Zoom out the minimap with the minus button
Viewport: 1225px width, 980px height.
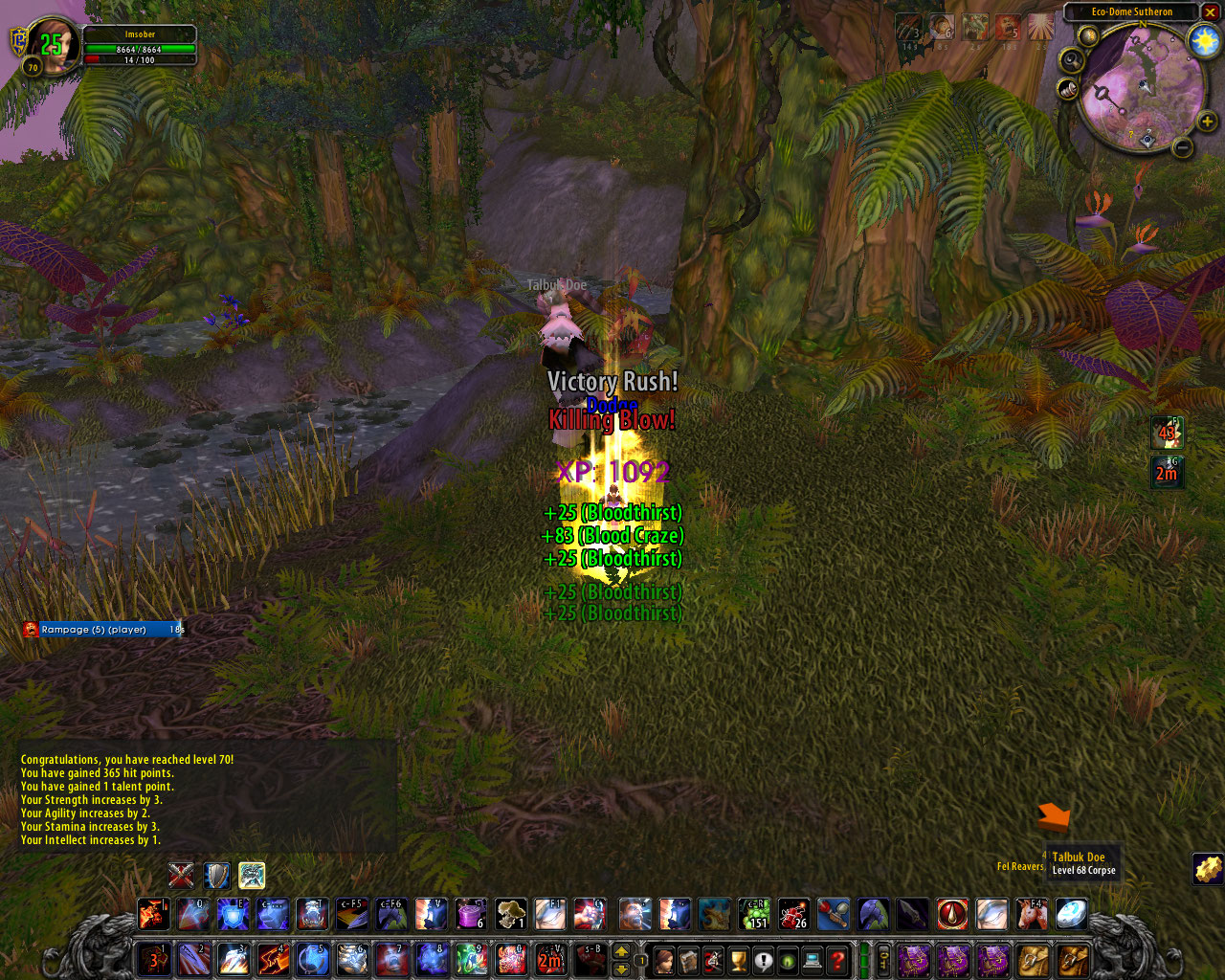click(1183, 147)
